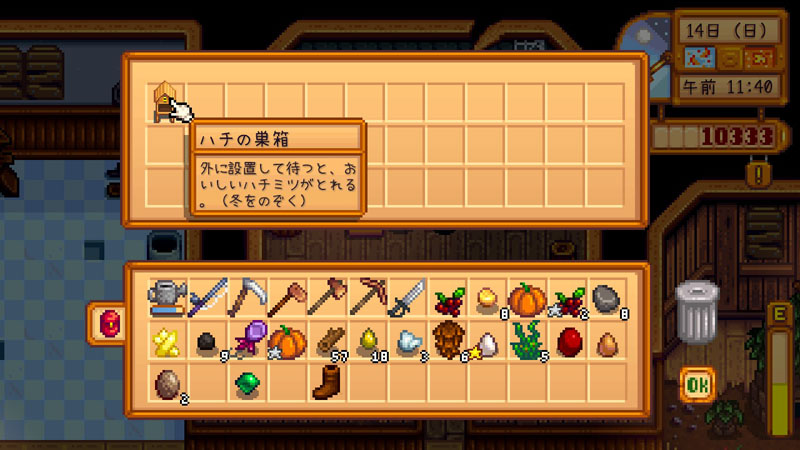
Task: Click the trash can to discard
Action: (696, 310)
